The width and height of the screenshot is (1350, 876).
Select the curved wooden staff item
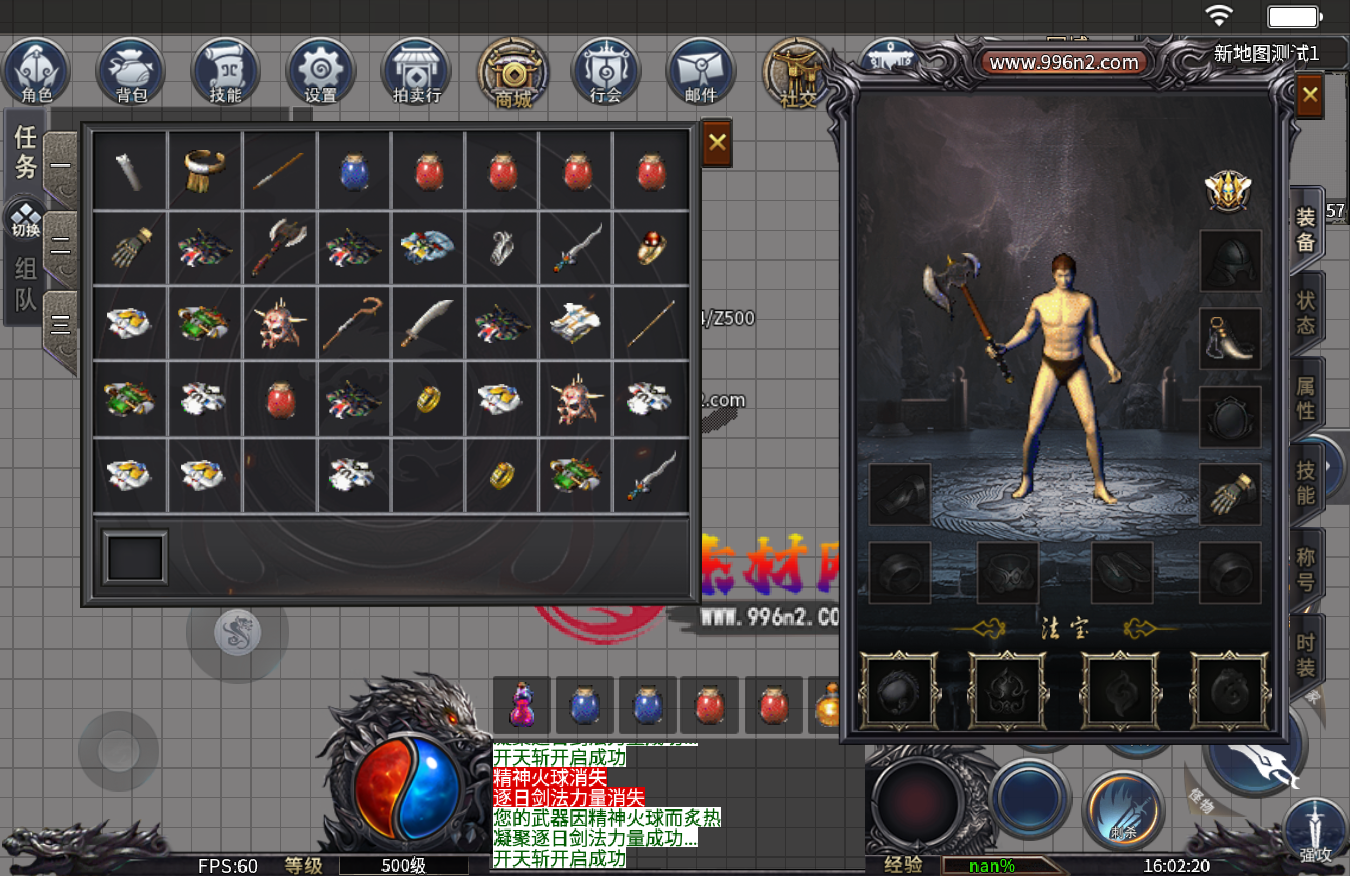[353, 321]
